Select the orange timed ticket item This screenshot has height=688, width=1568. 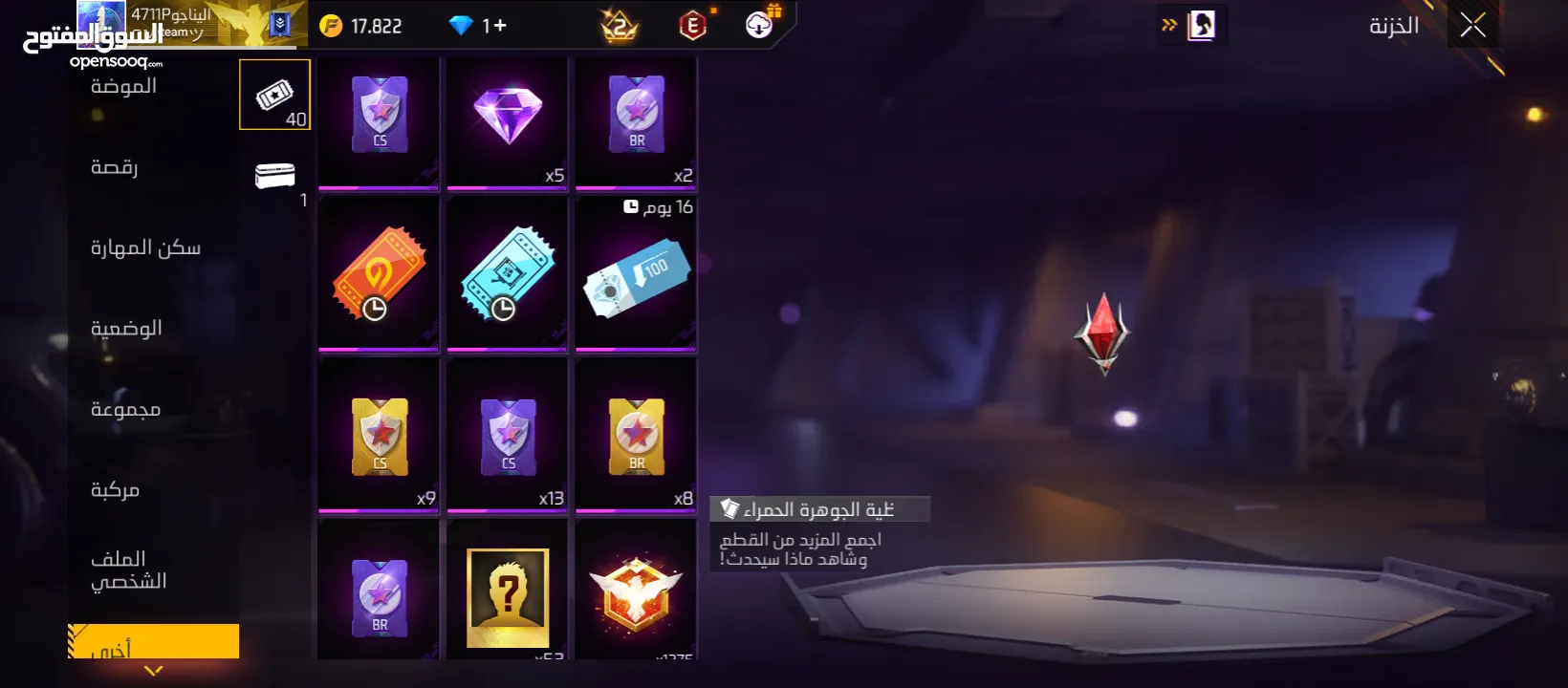coord(379,274)
